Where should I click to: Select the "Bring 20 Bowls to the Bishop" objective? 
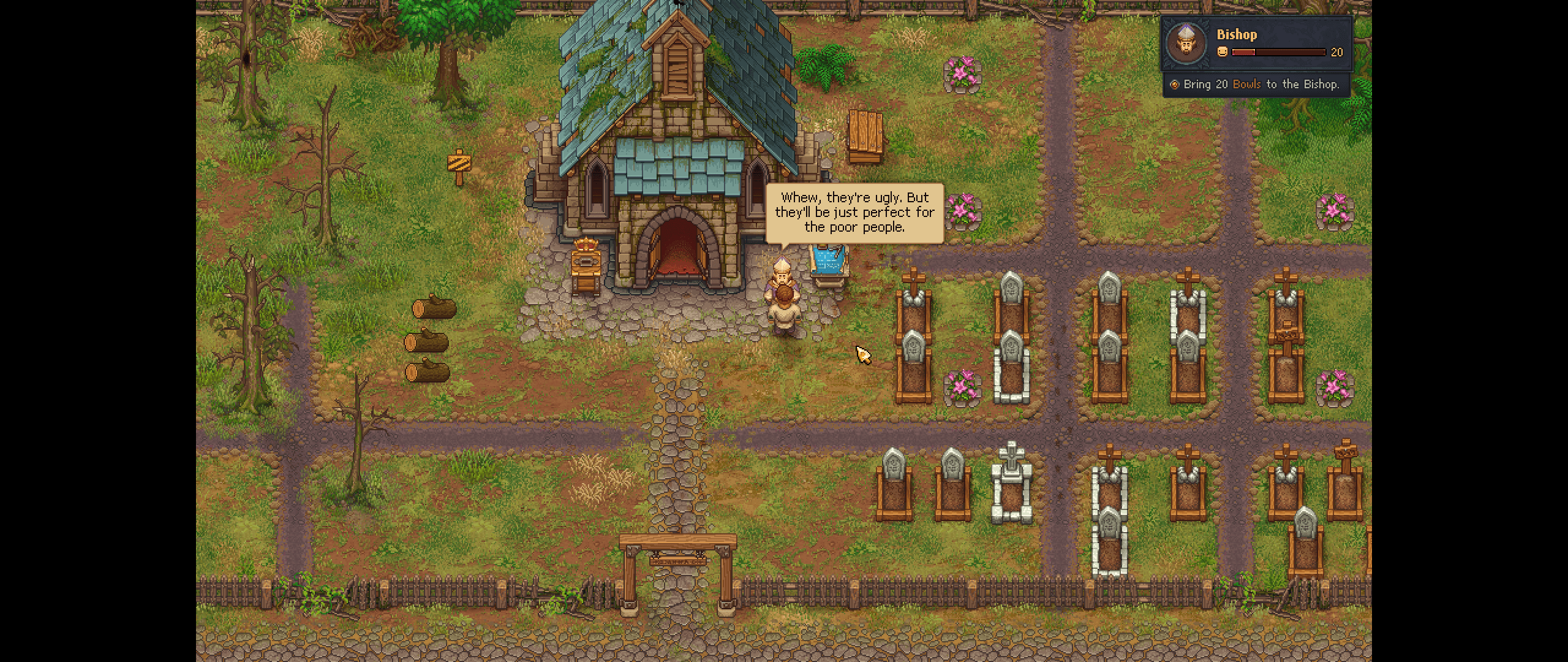(x=1260, y=85)
